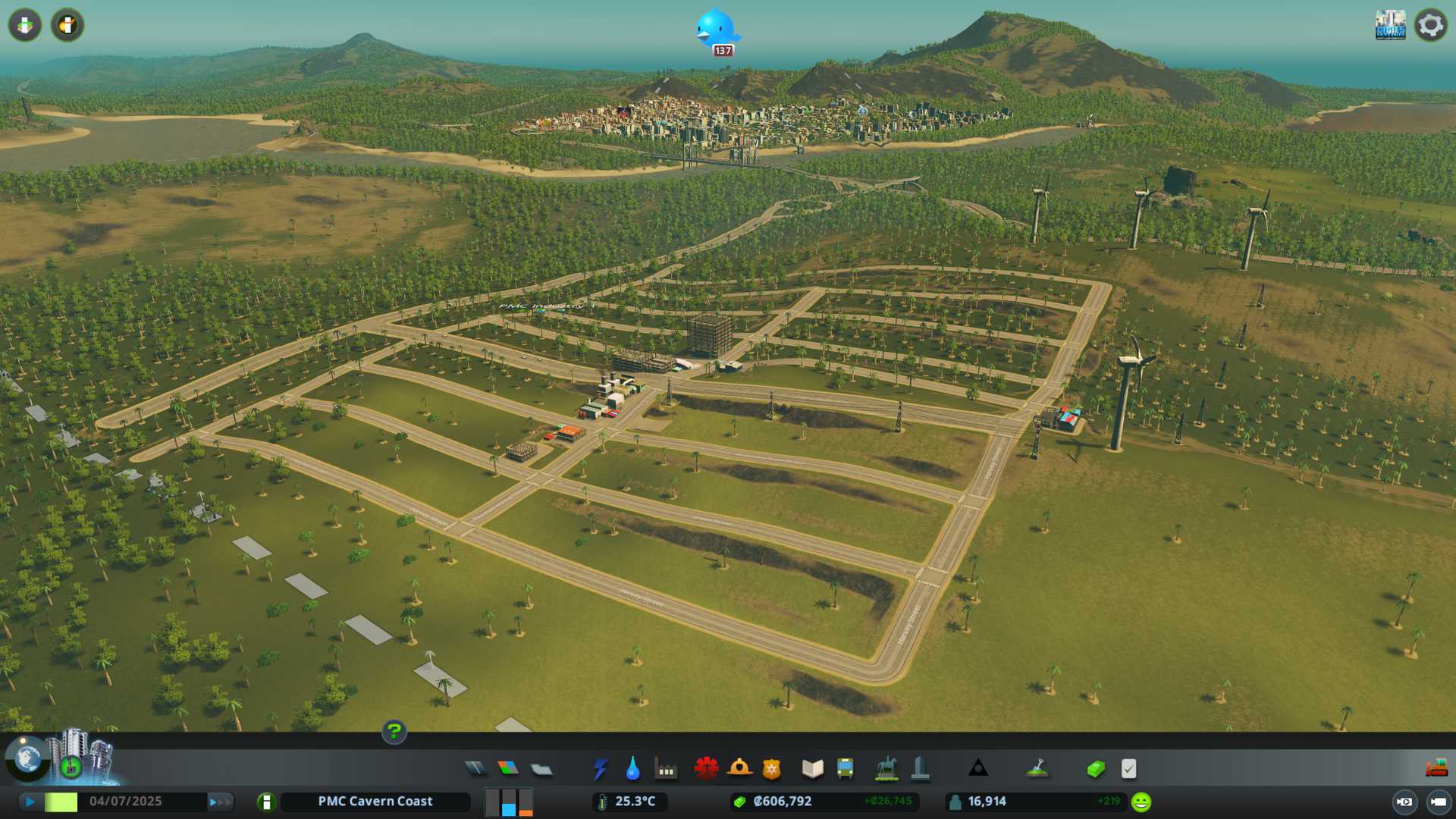The width and height of the screenshot is (1456, 819).
Task: Open the Police badge menu
Action: tap(771, 769)
